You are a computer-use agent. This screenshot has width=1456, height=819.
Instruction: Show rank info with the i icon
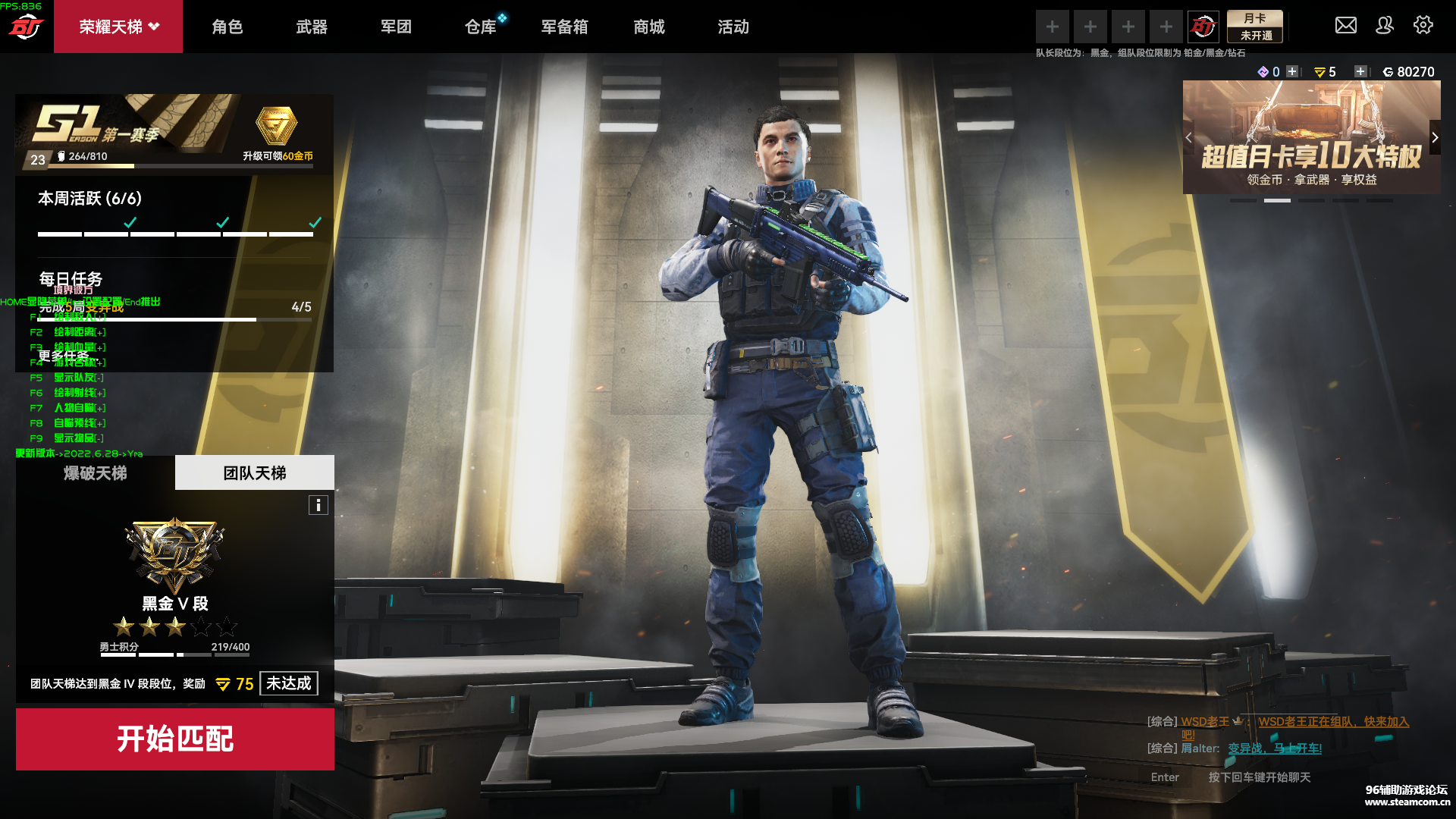coord(318,505)
